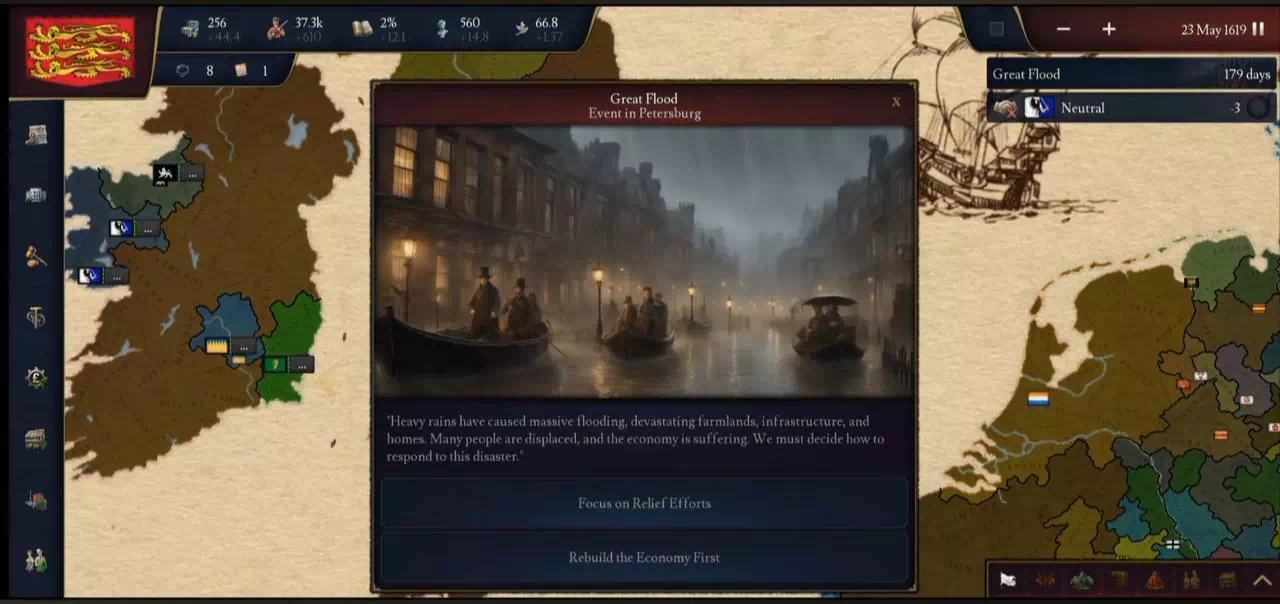The width and height of the screenshot is (1280, 604).
Task: Open the Great Flood notification entry
Action: (x=1130, y=74)
